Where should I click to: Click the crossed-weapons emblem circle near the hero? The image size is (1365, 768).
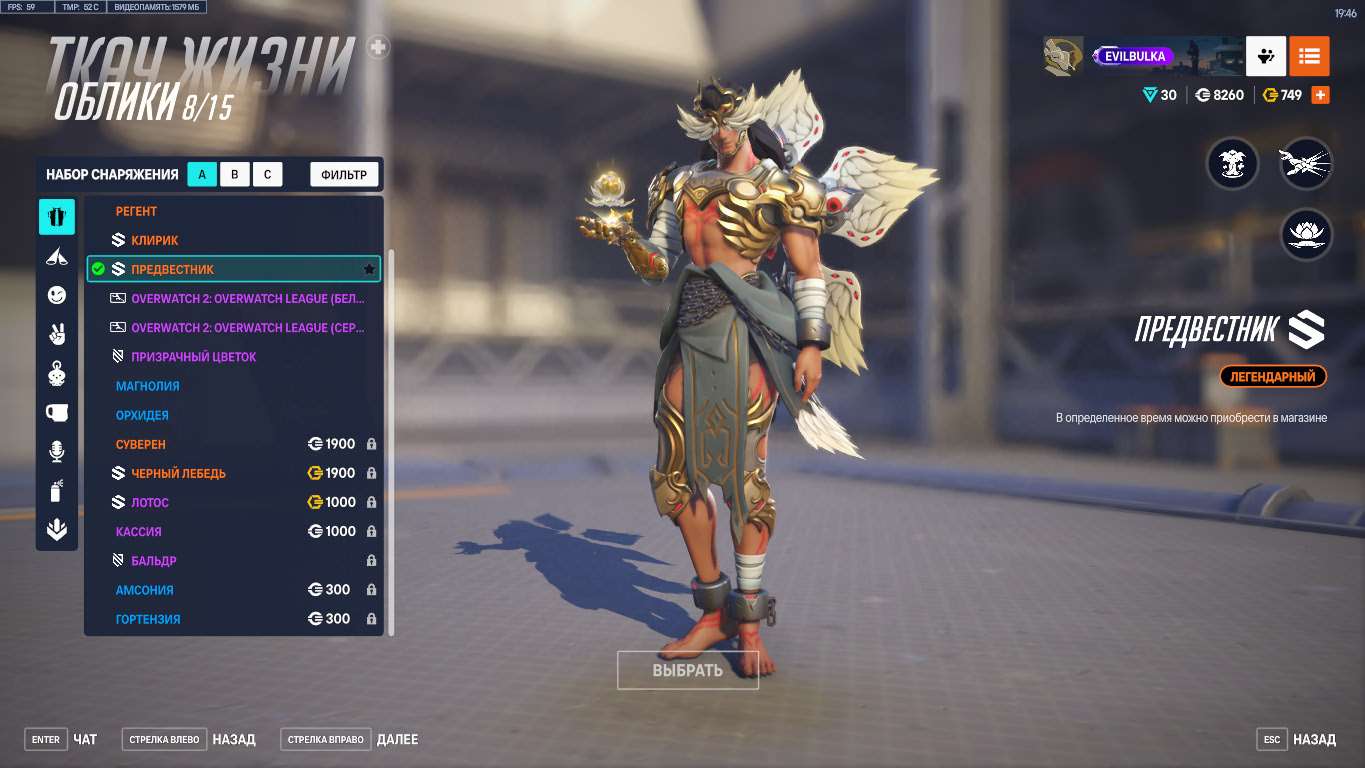click(1306, 163)
